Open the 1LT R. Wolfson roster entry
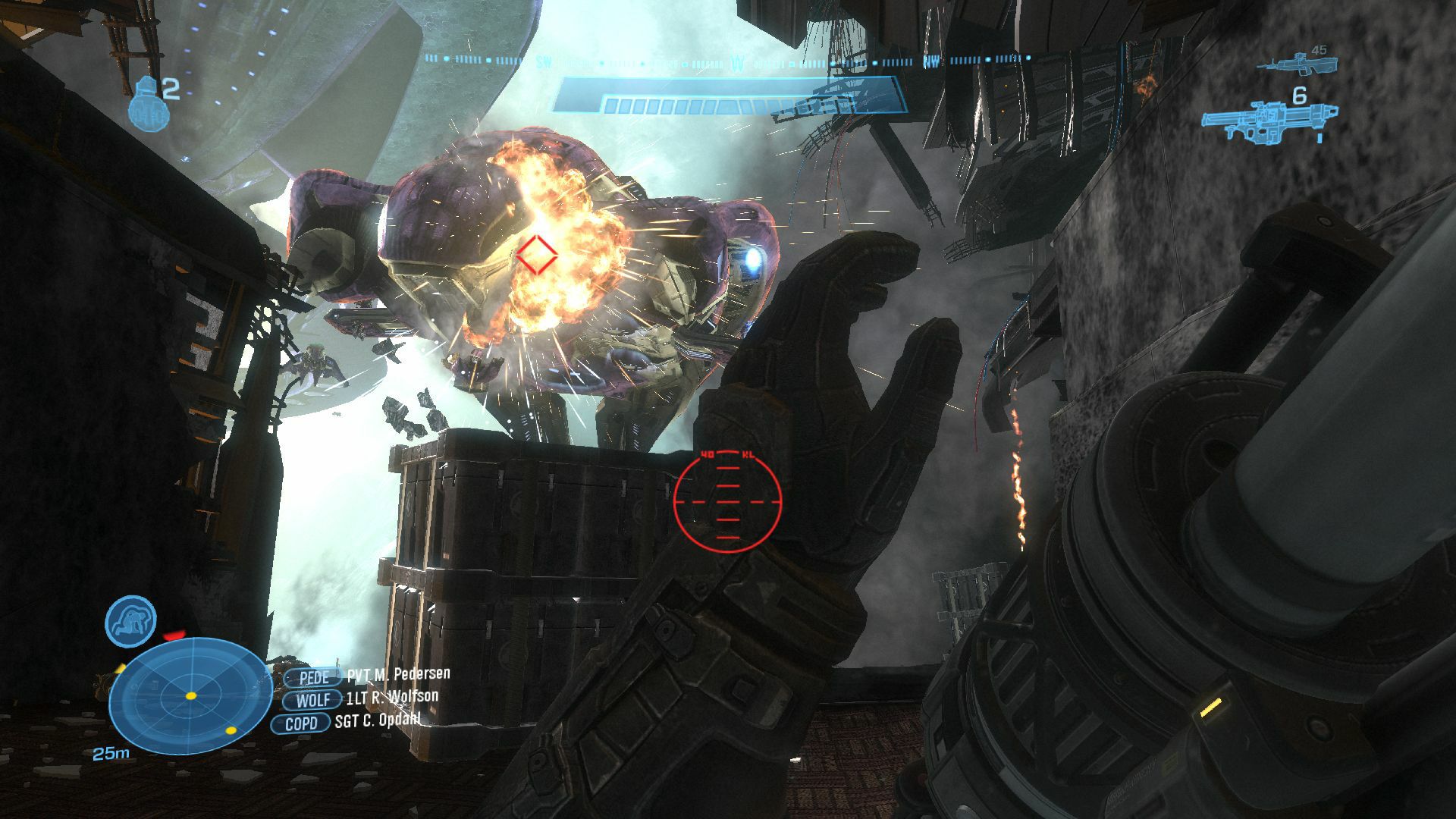Viewport: 1456px width, 819px height. [391, 697]
